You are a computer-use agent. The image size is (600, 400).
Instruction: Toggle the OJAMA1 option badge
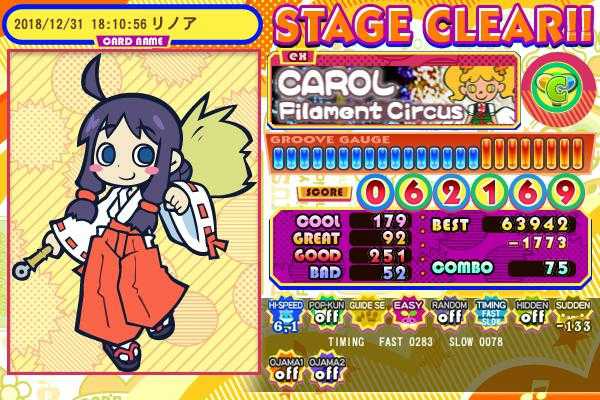[x=285, y=368]
